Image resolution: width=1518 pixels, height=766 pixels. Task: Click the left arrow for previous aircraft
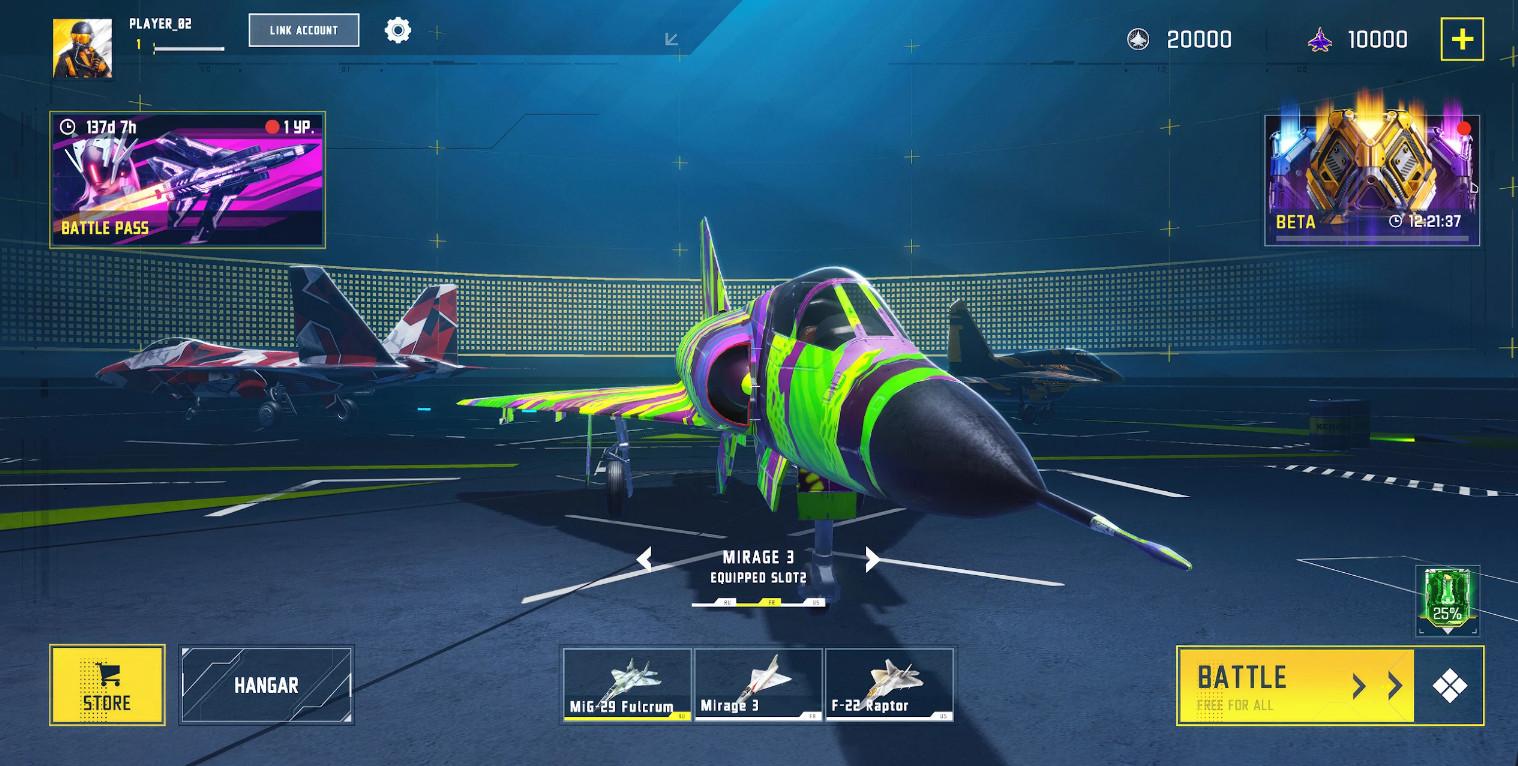coord(645,560)
